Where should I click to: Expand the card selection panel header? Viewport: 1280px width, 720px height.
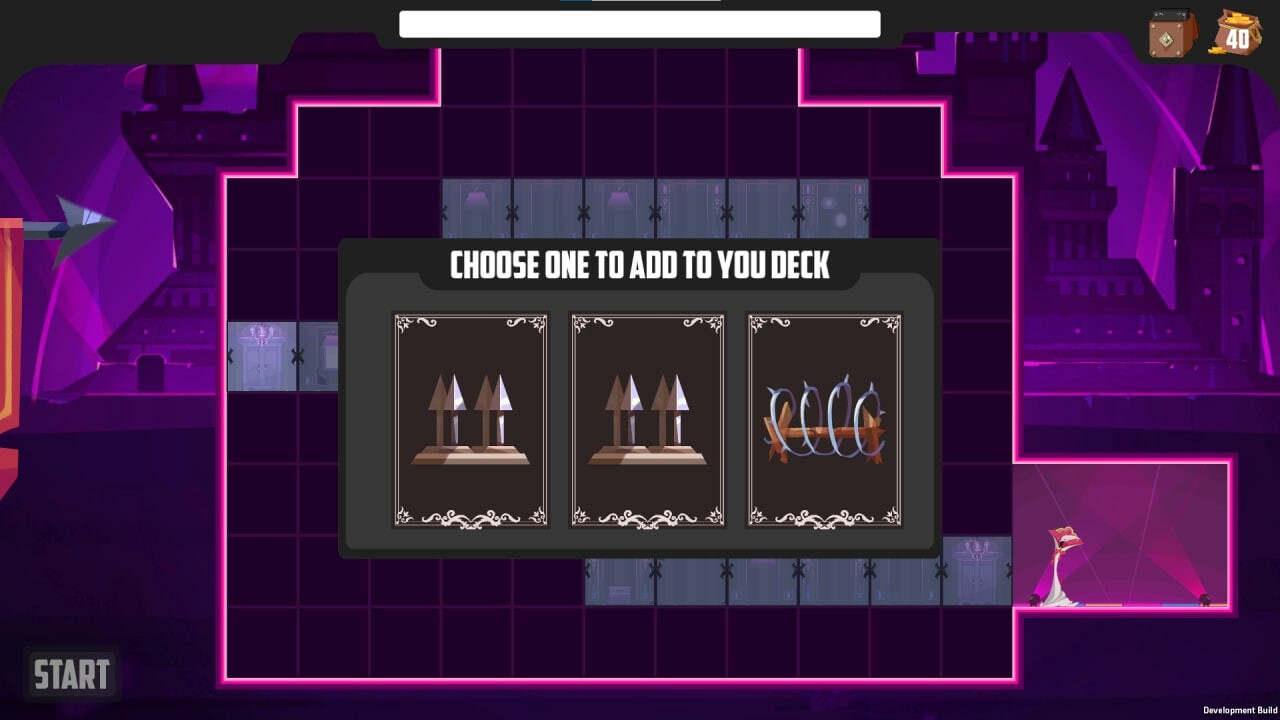pyautogui.click(x=640, y=265)
